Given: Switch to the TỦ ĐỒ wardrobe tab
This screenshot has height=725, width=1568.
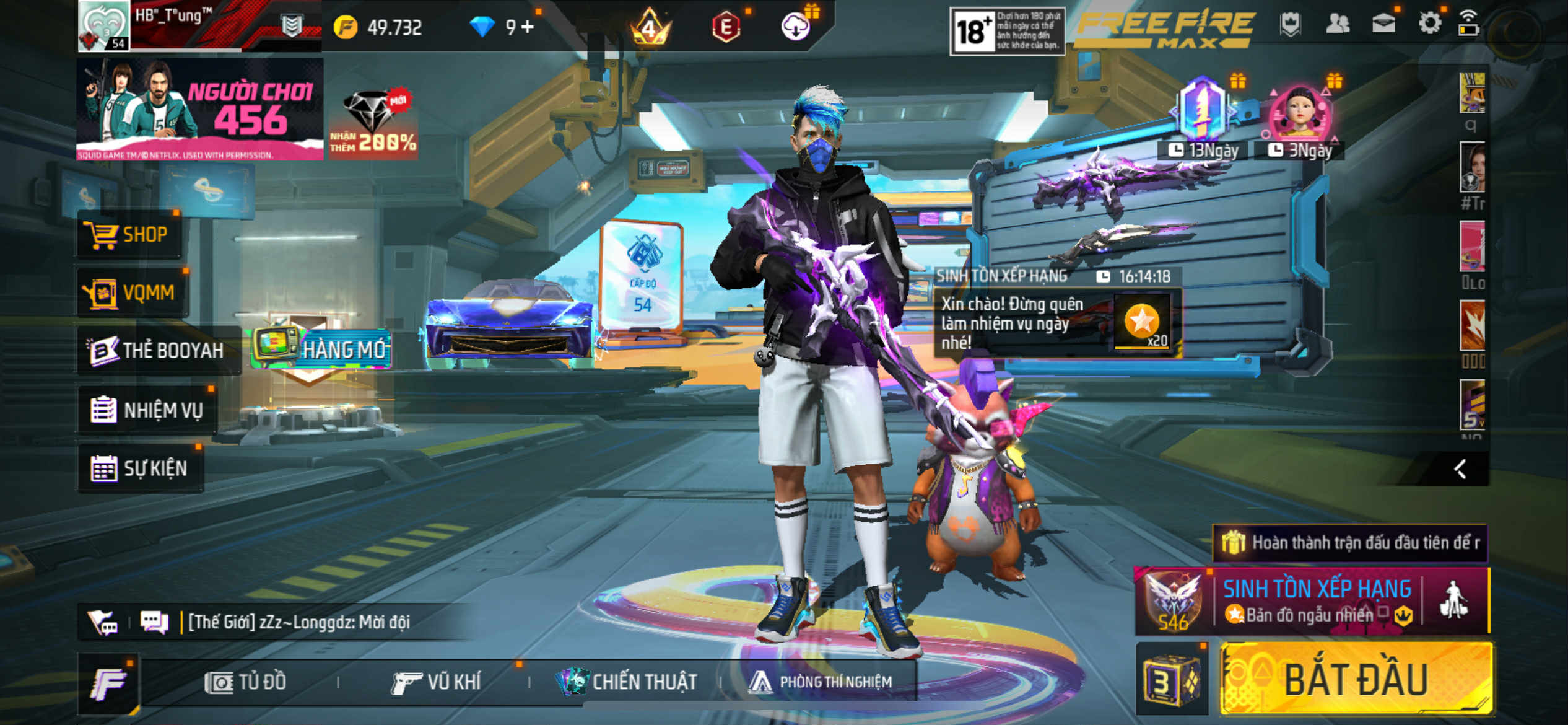Looking at the screenshot, I should point(246,682).
